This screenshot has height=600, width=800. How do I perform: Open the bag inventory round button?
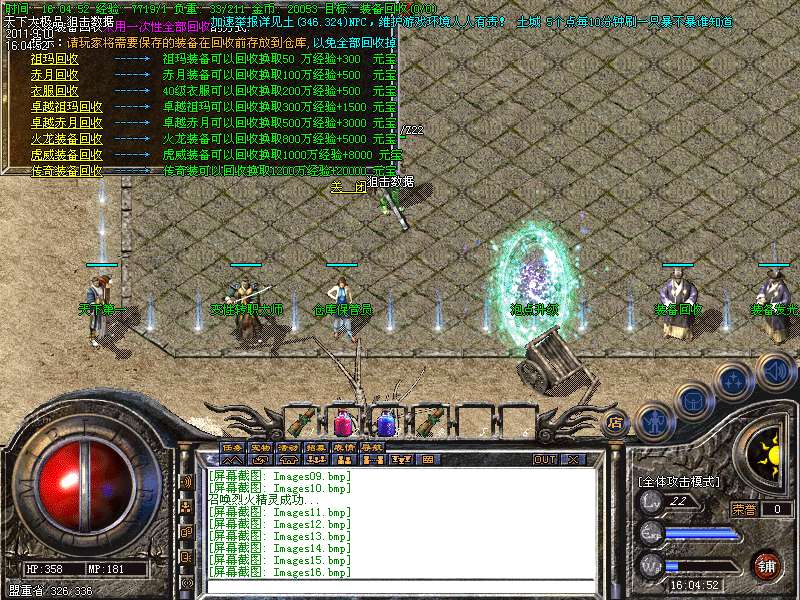(692, 400)
